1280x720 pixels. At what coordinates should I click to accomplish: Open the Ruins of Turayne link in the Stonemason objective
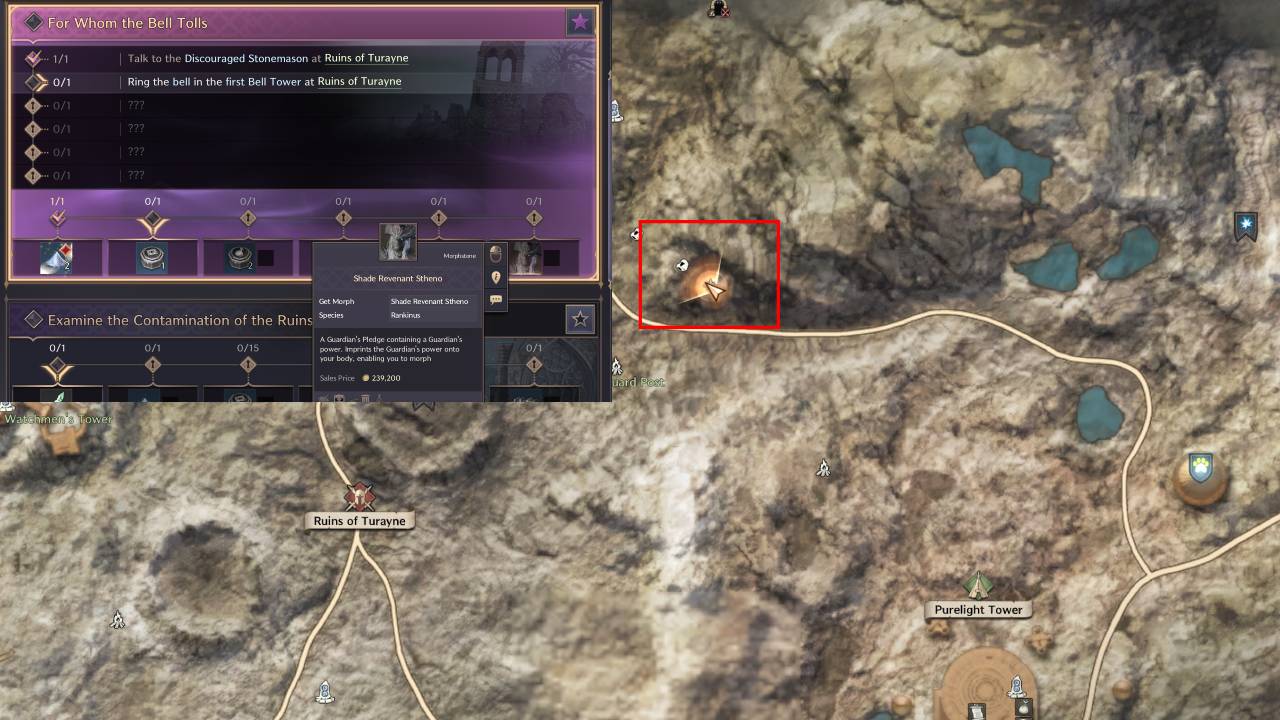366,58
